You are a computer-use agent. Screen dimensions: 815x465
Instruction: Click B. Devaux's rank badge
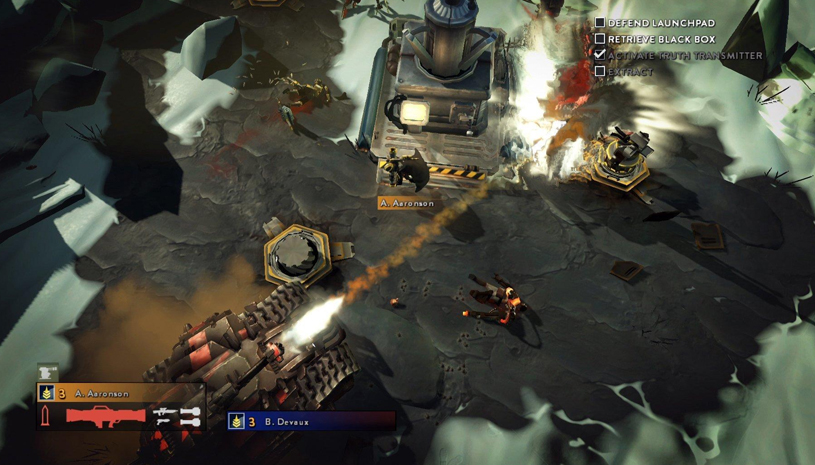(237, 422)
